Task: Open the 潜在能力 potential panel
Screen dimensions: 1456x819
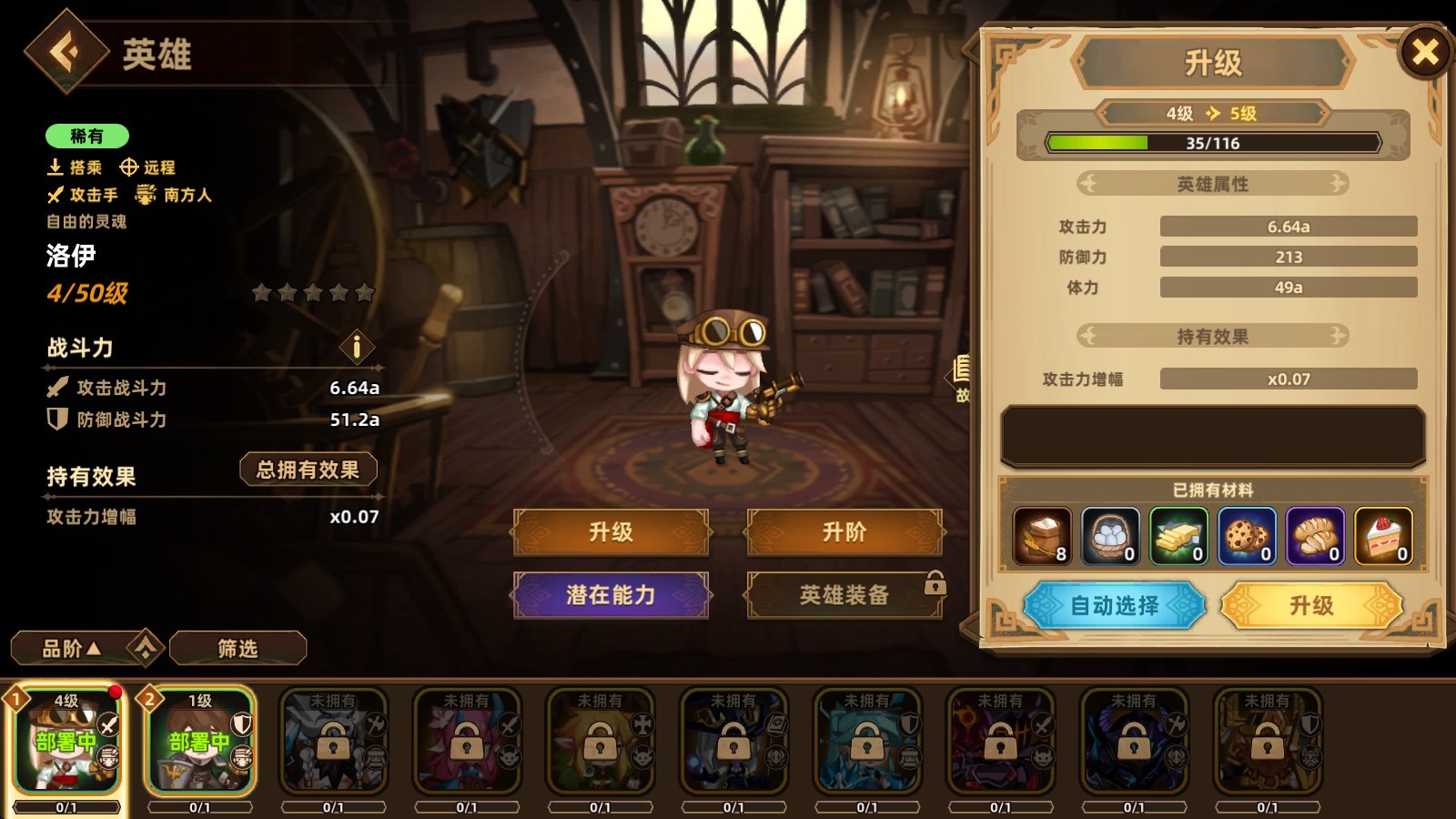Action: coord(612,596)
